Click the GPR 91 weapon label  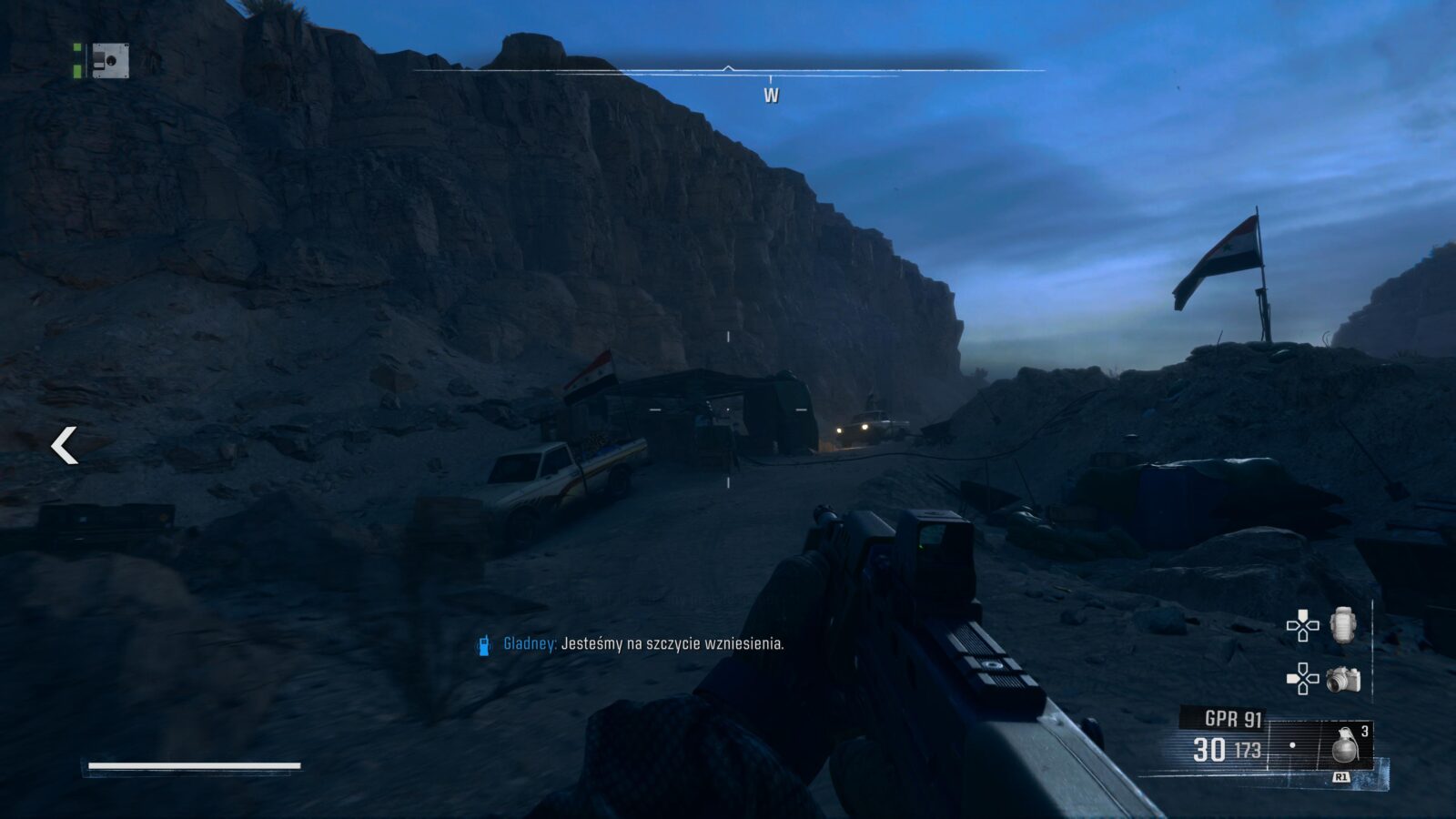pos(1232,719)
